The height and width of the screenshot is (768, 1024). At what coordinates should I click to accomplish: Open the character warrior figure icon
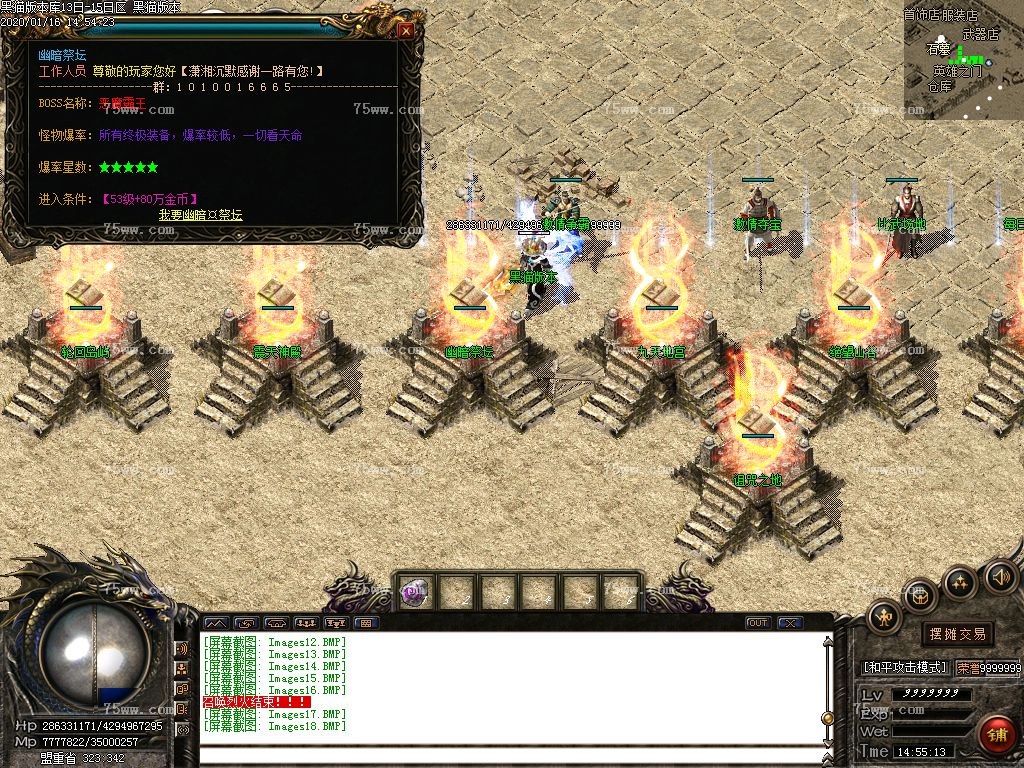coord(884,617)
